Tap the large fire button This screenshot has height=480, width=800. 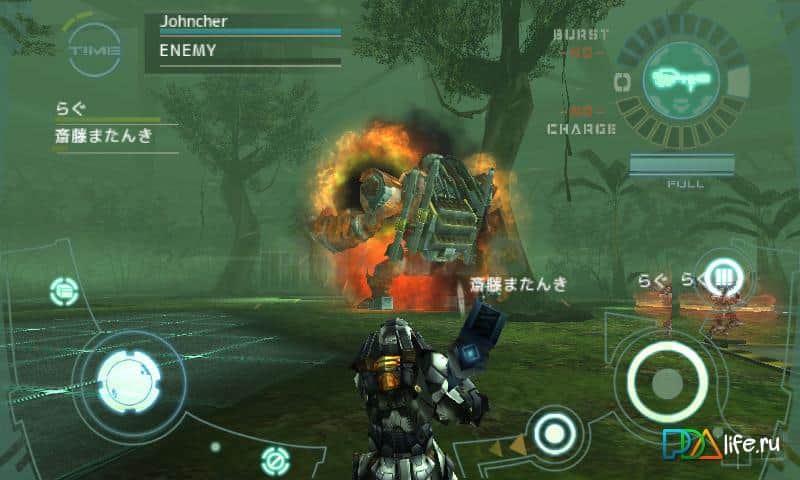[x=666, y=381]
